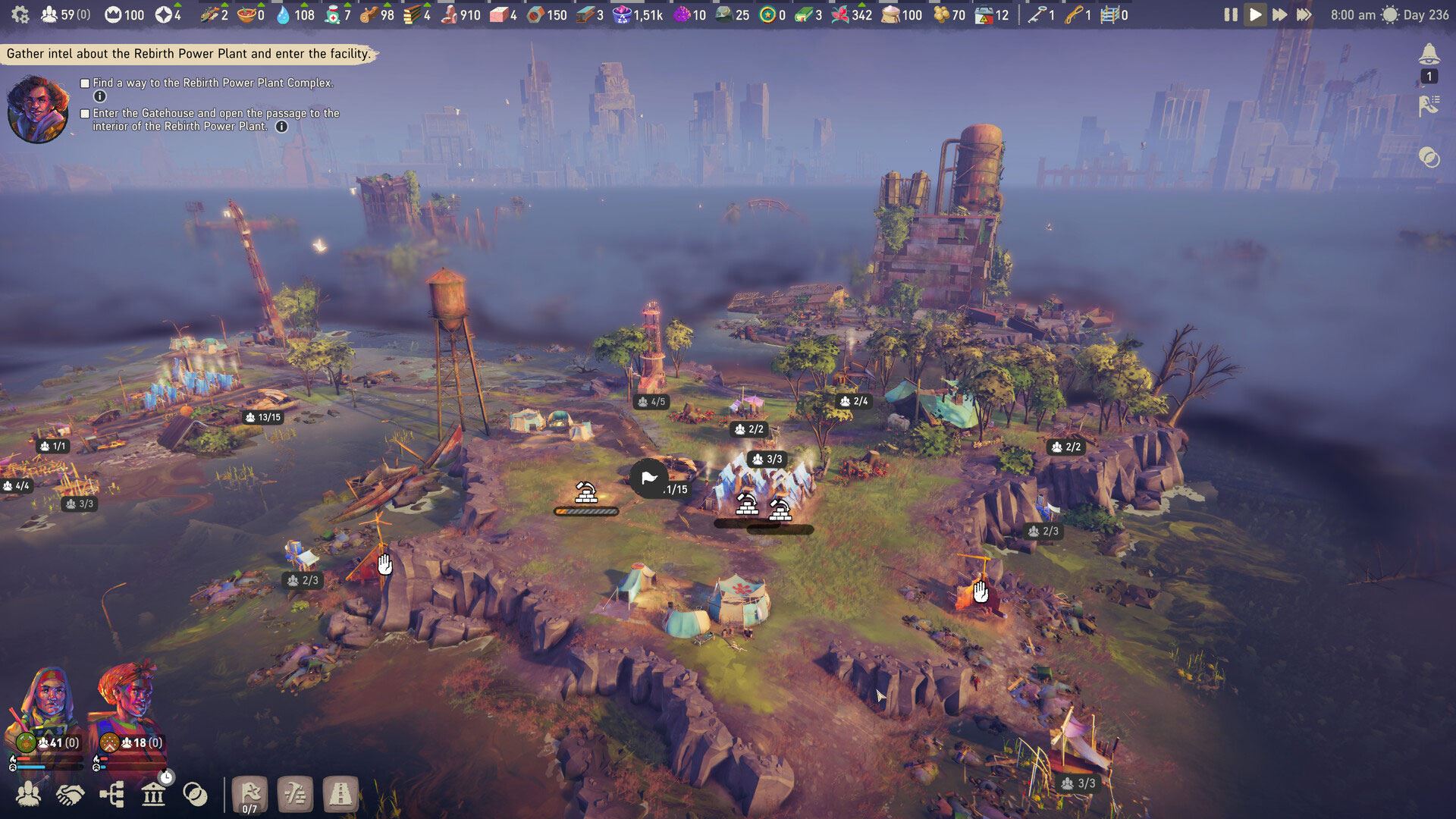Viewport: 1456px width, 819px height.
Task: Open the columned institution building panel
Action: tap(154, 794)
